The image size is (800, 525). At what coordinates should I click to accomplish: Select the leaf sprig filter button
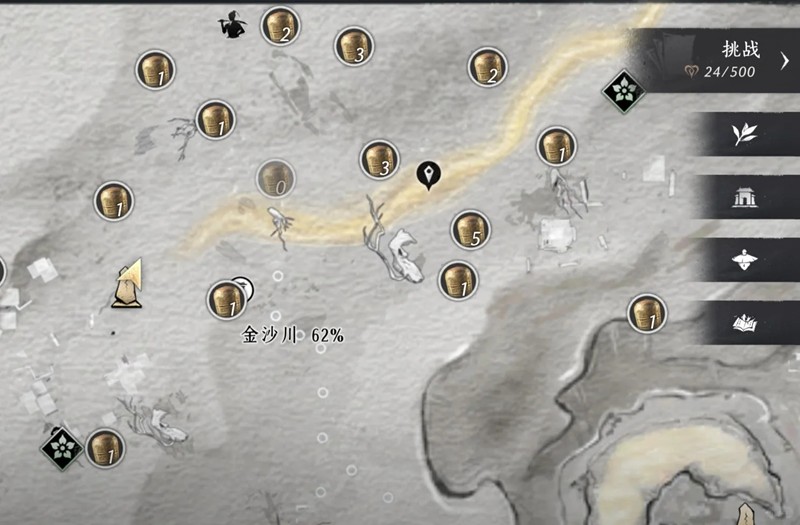coord(743,134)
